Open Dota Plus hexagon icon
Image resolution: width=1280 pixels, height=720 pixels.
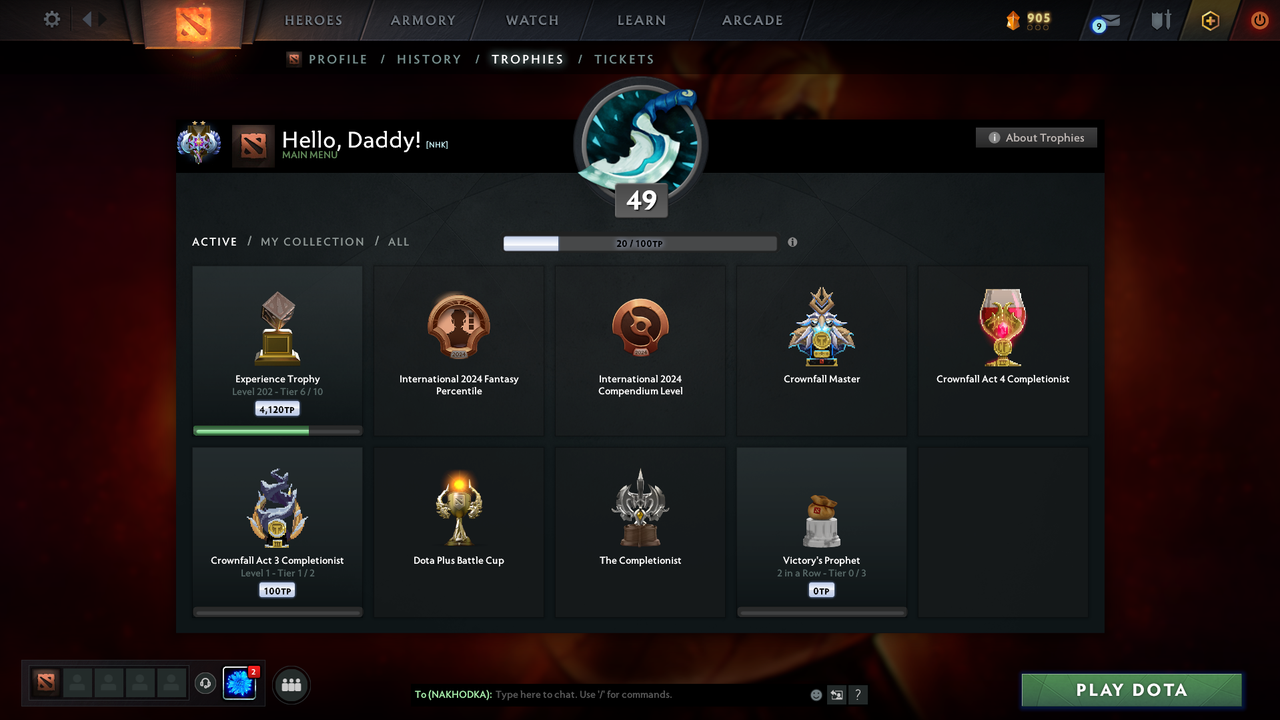tap(1210, 20)
